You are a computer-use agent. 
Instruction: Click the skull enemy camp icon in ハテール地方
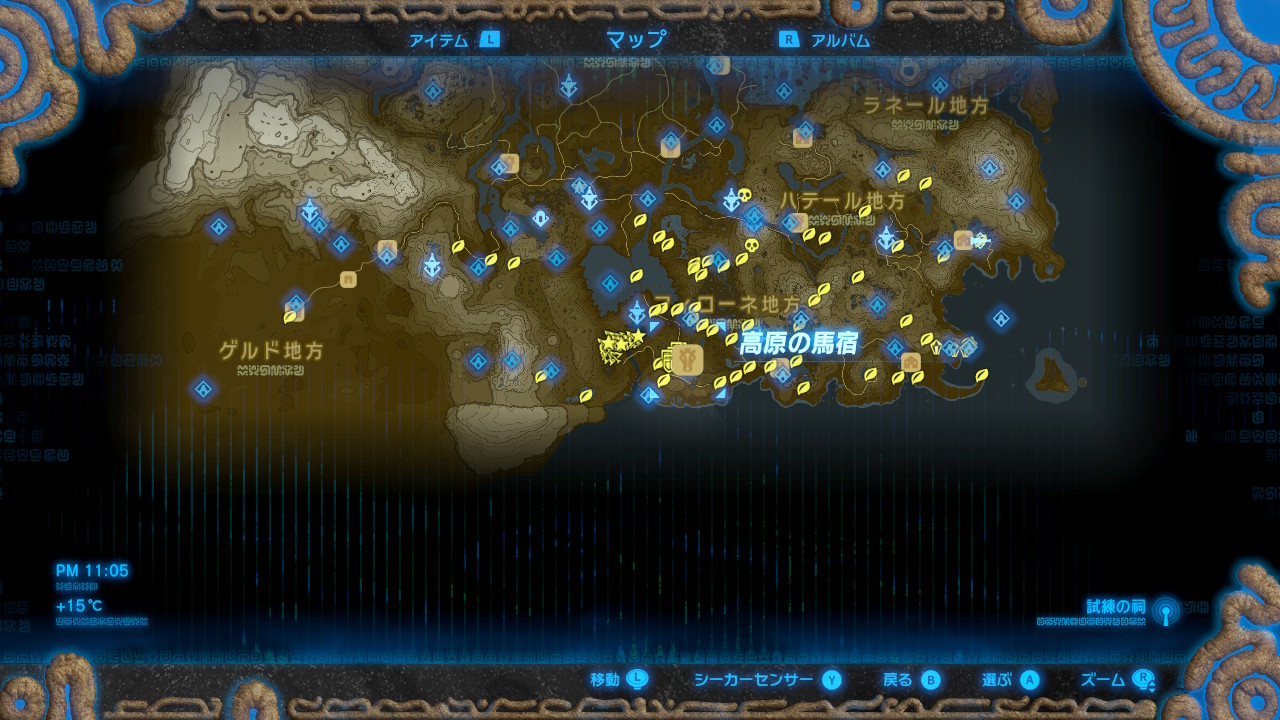coord(743,195)
